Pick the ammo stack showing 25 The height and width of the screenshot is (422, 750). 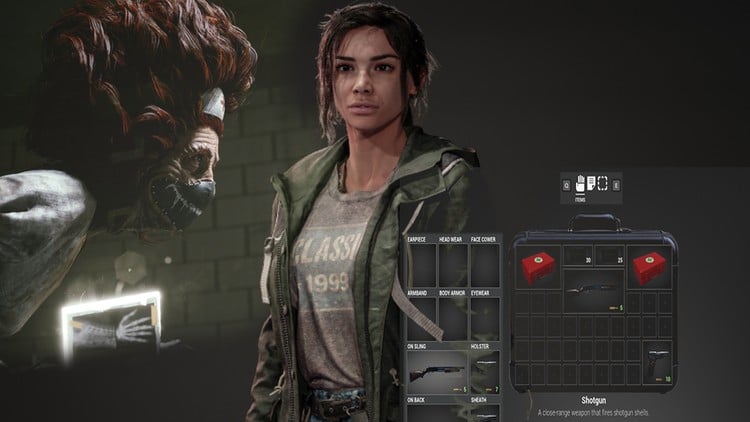pyautogui.click(x=608, y=257)
